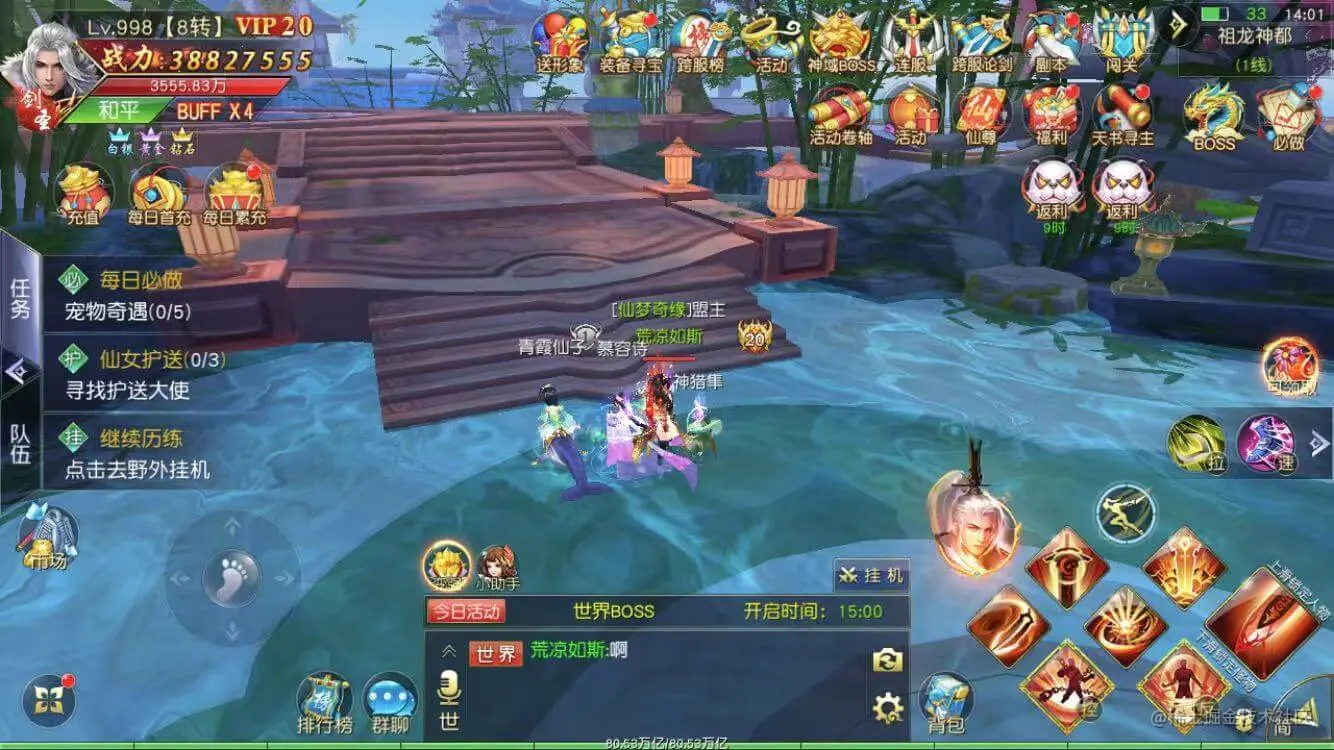Open the 每日首充 daily first recharge offer
The image size is (1334, 750).
tap(158, 192)
